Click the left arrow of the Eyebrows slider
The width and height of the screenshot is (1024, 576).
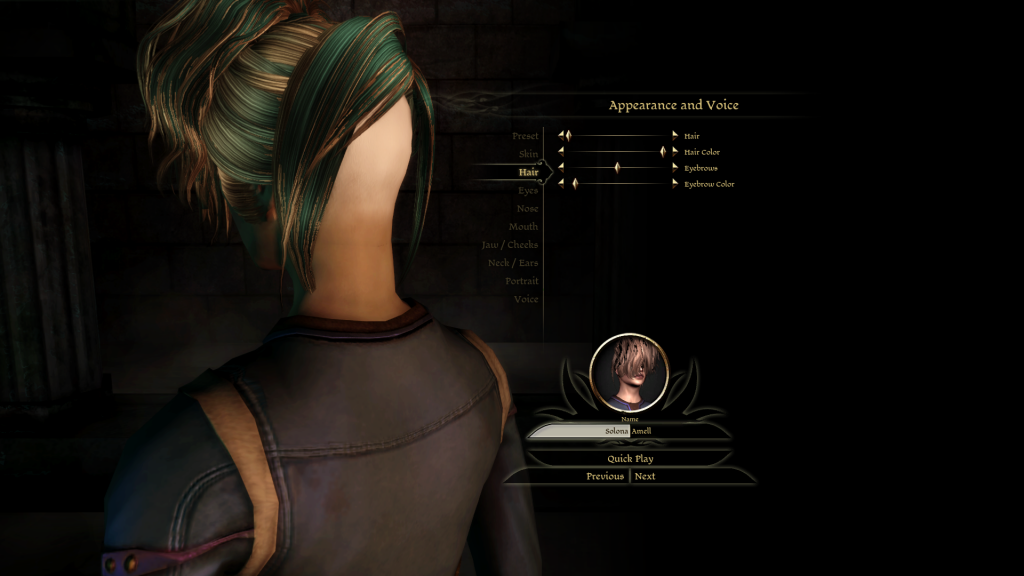pos(561,168)
